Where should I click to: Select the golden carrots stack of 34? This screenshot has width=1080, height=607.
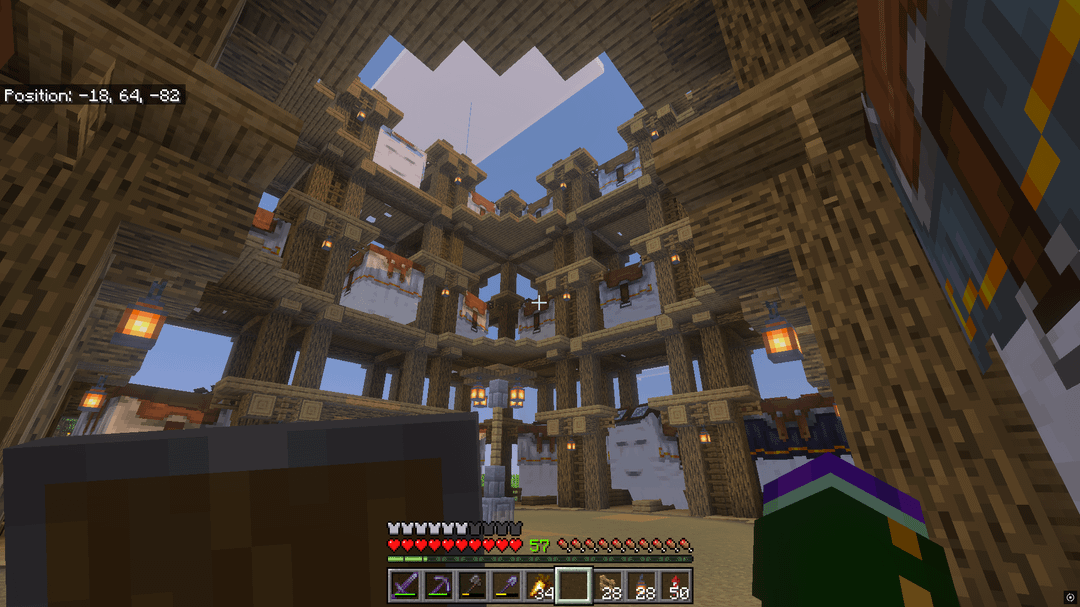[x=540, y=585]
